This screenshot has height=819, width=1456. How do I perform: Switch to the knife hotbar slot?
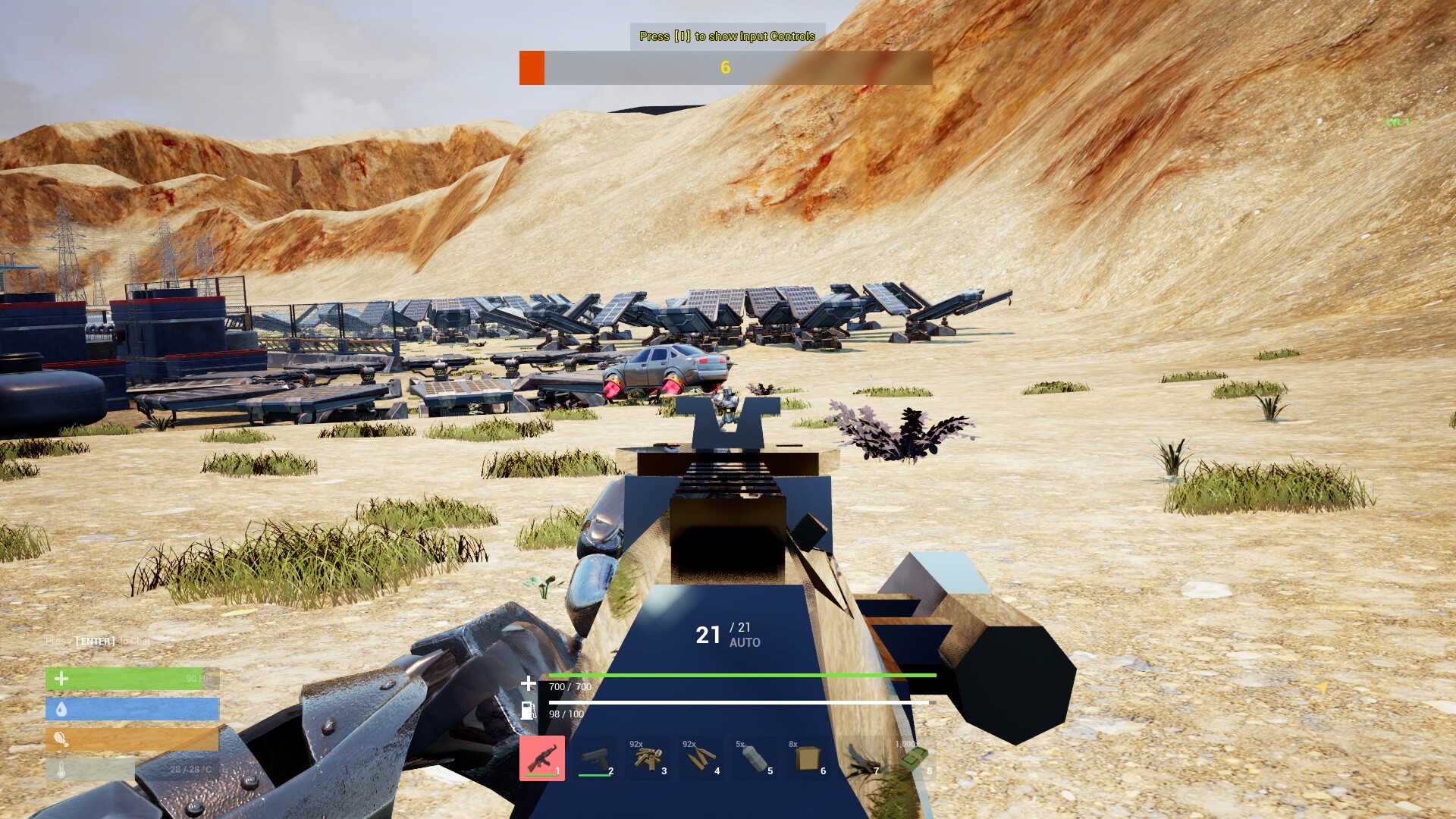click(861, 758)
